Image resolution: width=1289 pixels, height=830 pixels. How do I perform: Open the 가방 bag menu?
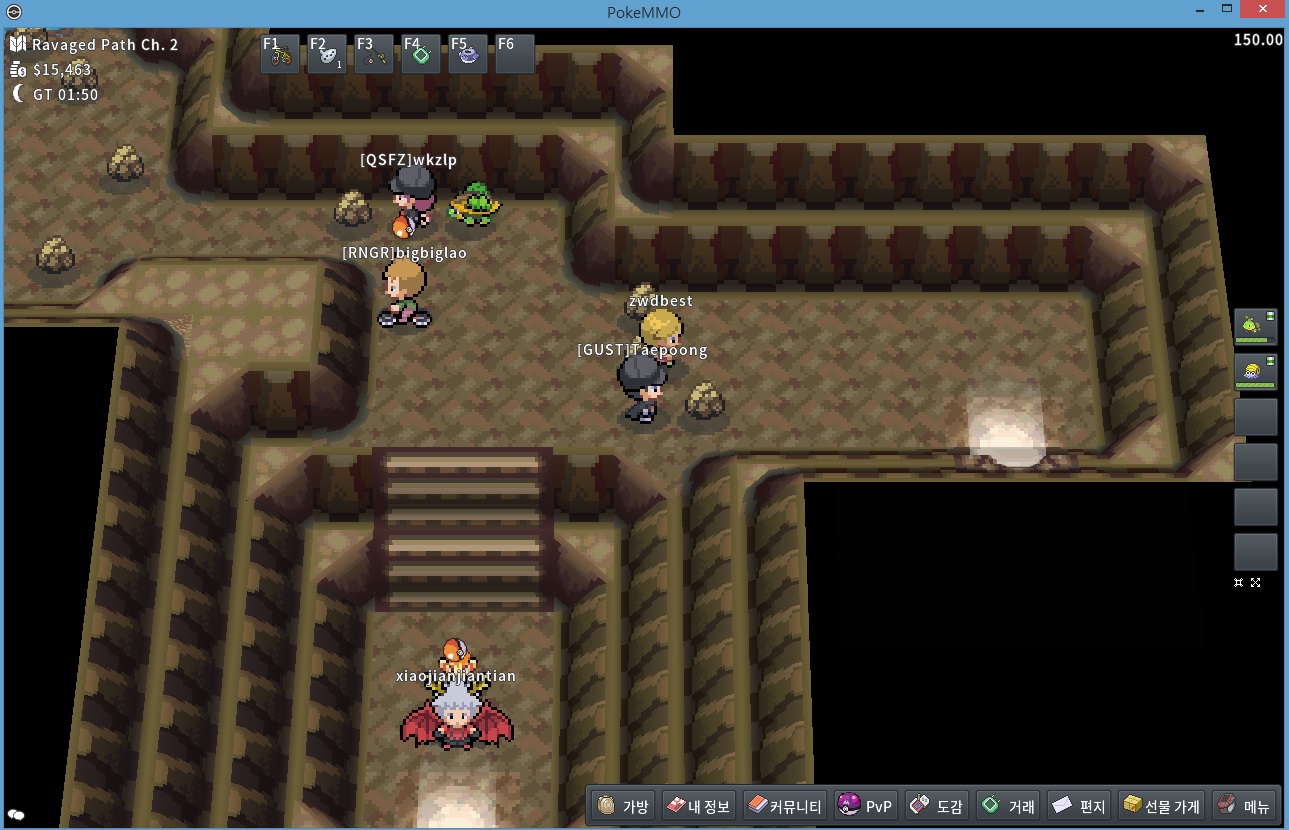click(623, 806)
